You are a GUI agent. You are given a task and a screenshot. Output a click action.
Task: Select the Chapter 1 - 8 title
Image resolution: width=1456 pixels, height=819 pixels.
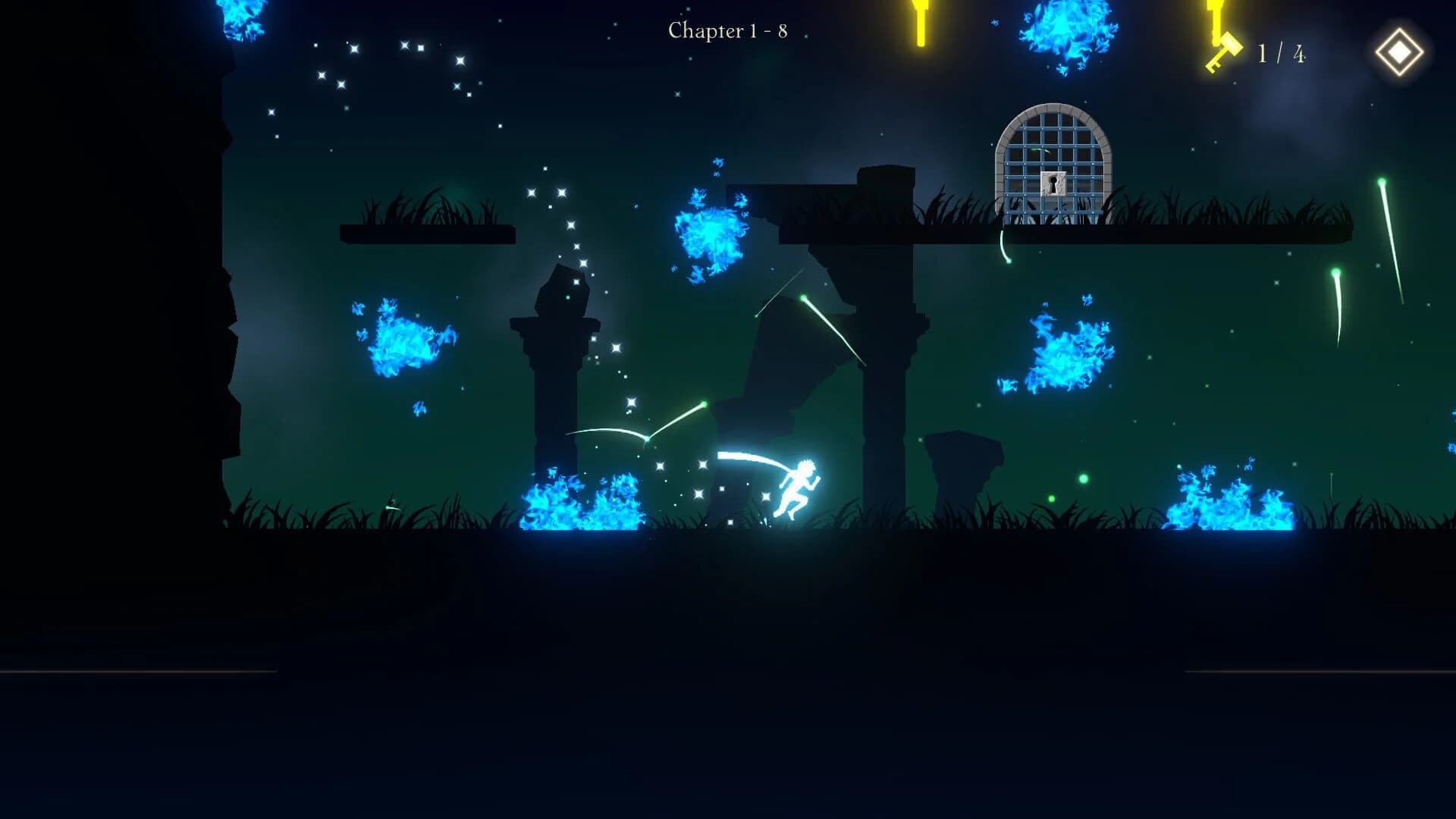pos(728,30)
